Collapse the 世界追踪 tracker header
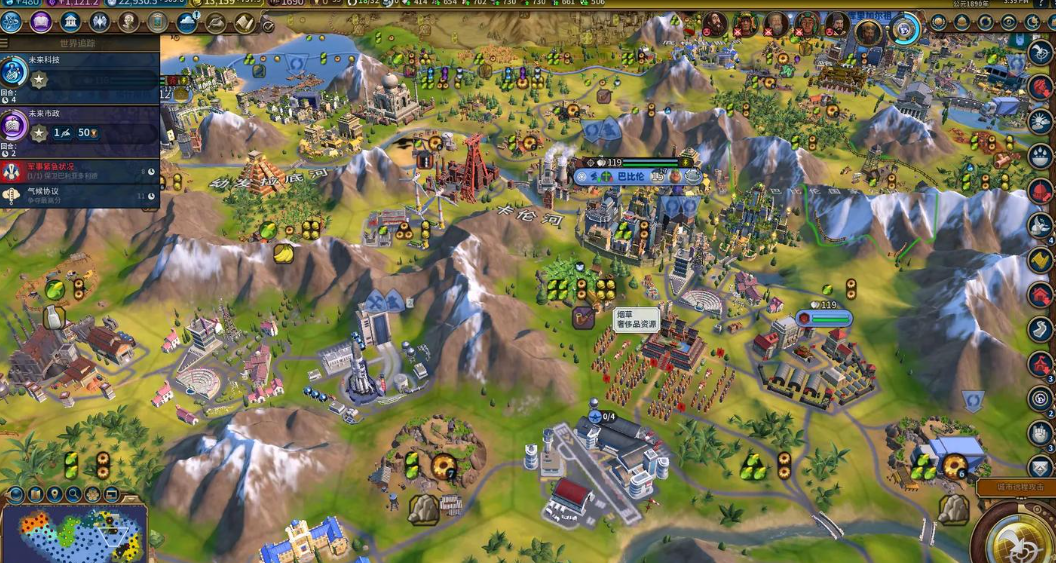This screenshot has width=1056, height=563. (x=80, y=44)
